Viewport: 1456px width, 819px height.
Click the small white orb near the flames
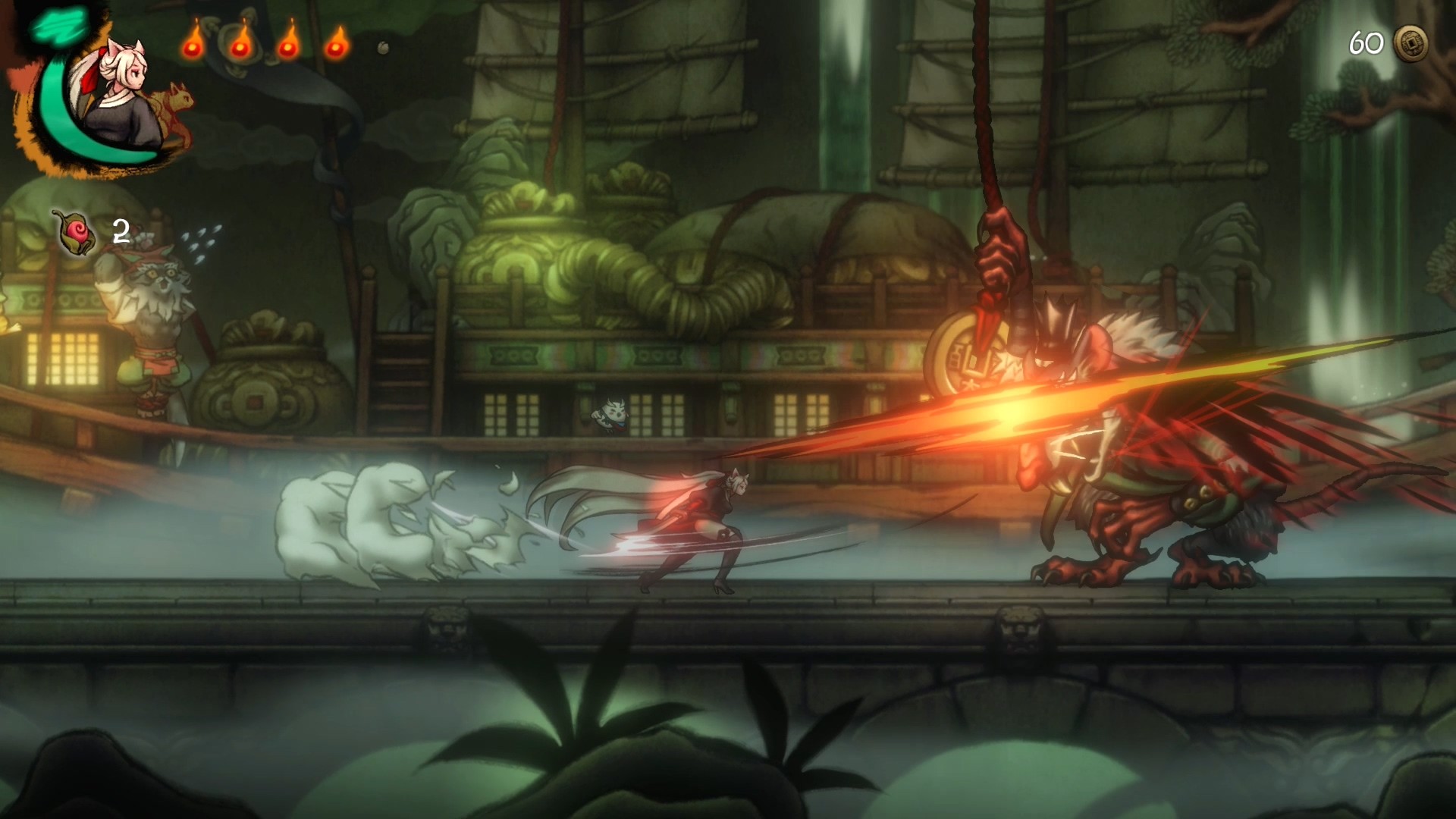[x=383, y=48]
